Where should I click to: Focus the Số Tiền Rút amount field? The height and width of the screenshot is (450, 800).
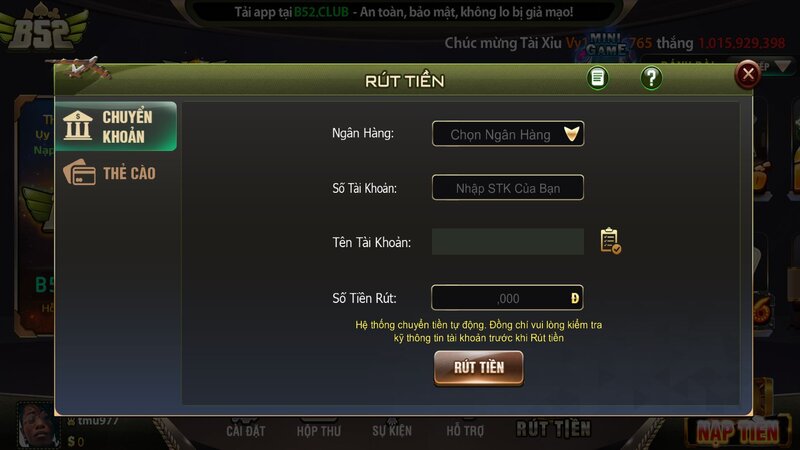(x=507, y=298)
